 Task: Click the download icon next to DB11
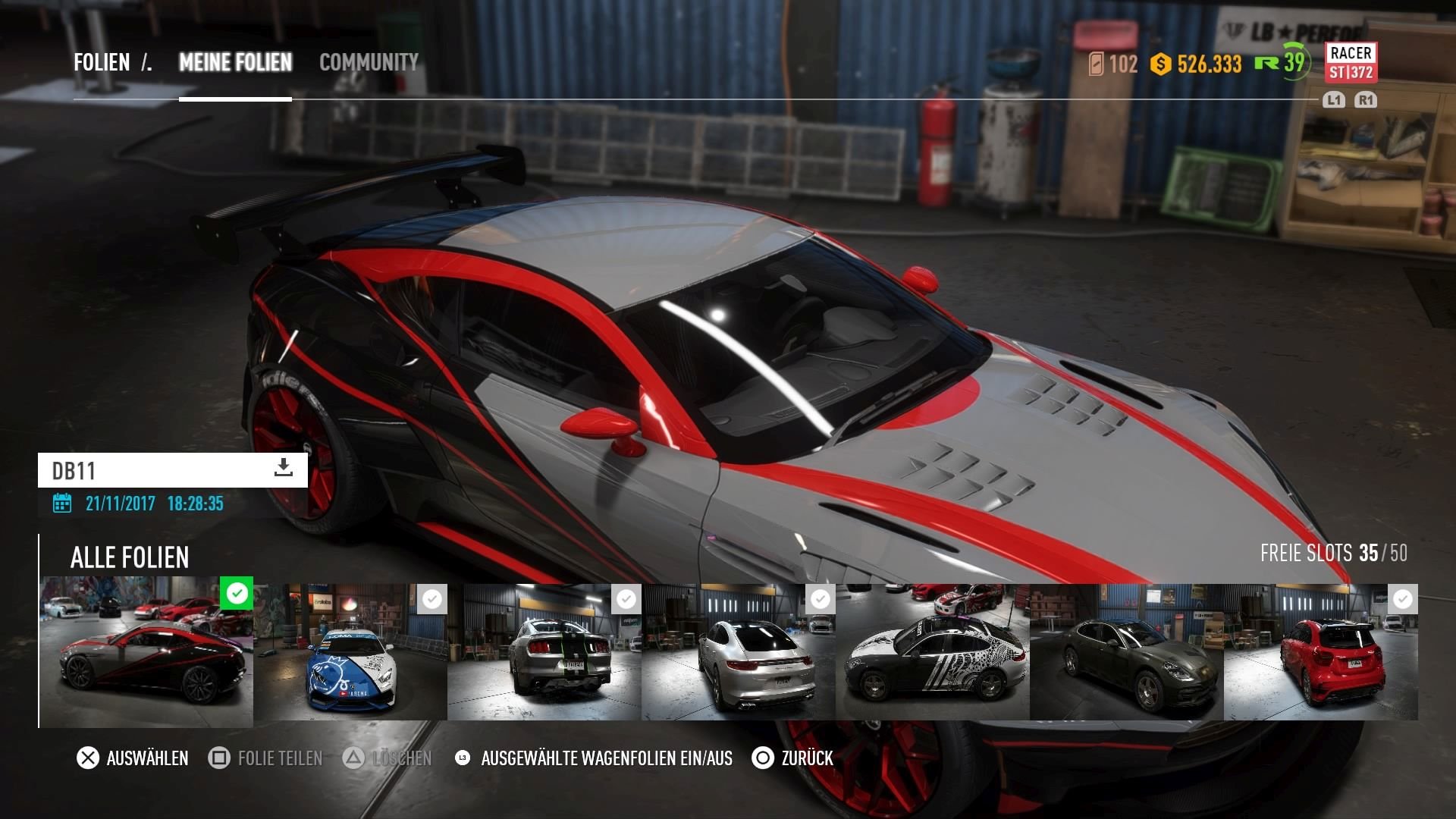(283, 469)
